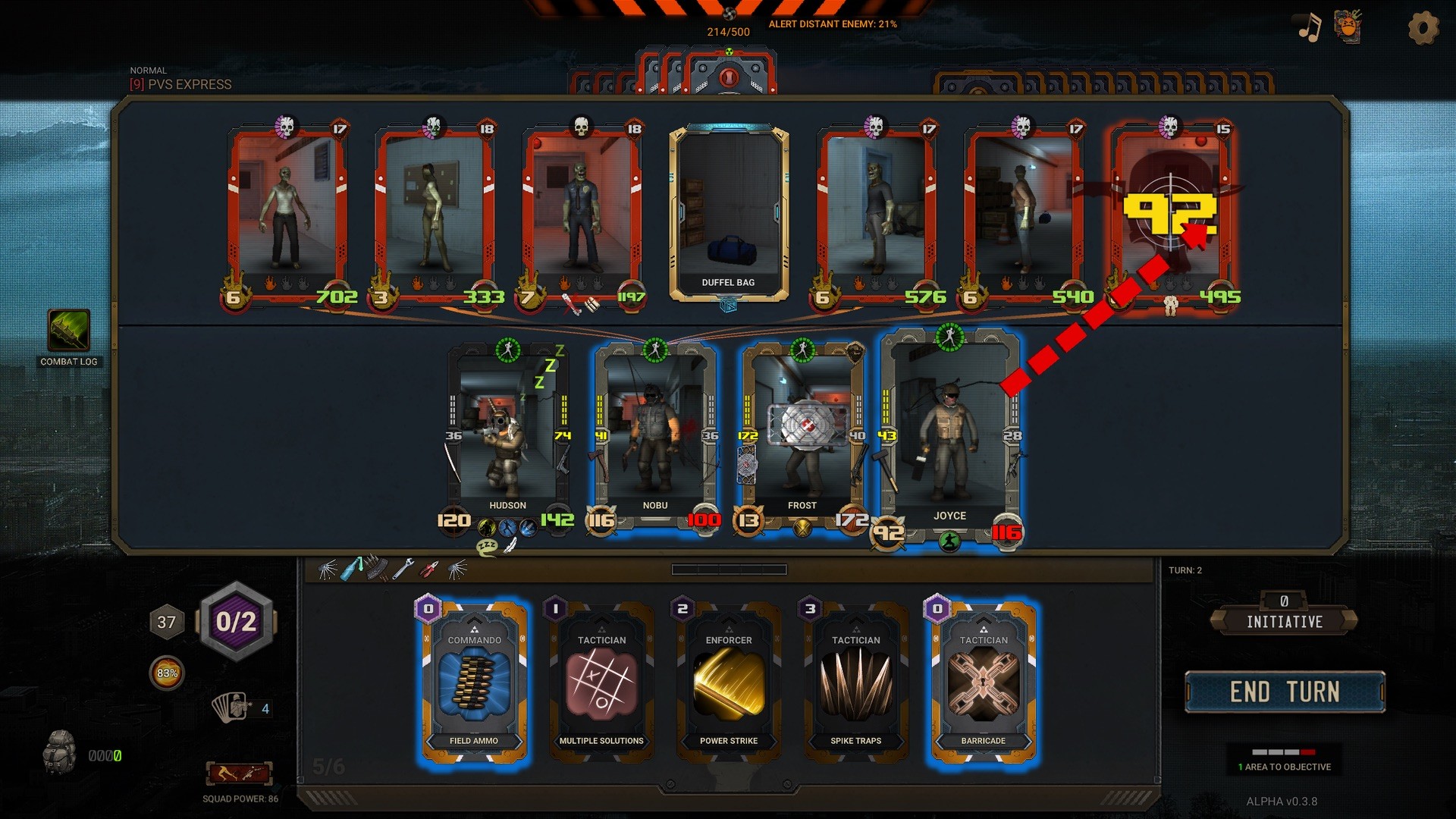Expand the Power Strike card name plate
This screenshot has width=1456, height=819.
pyautogui.click(x=729, y=740)
